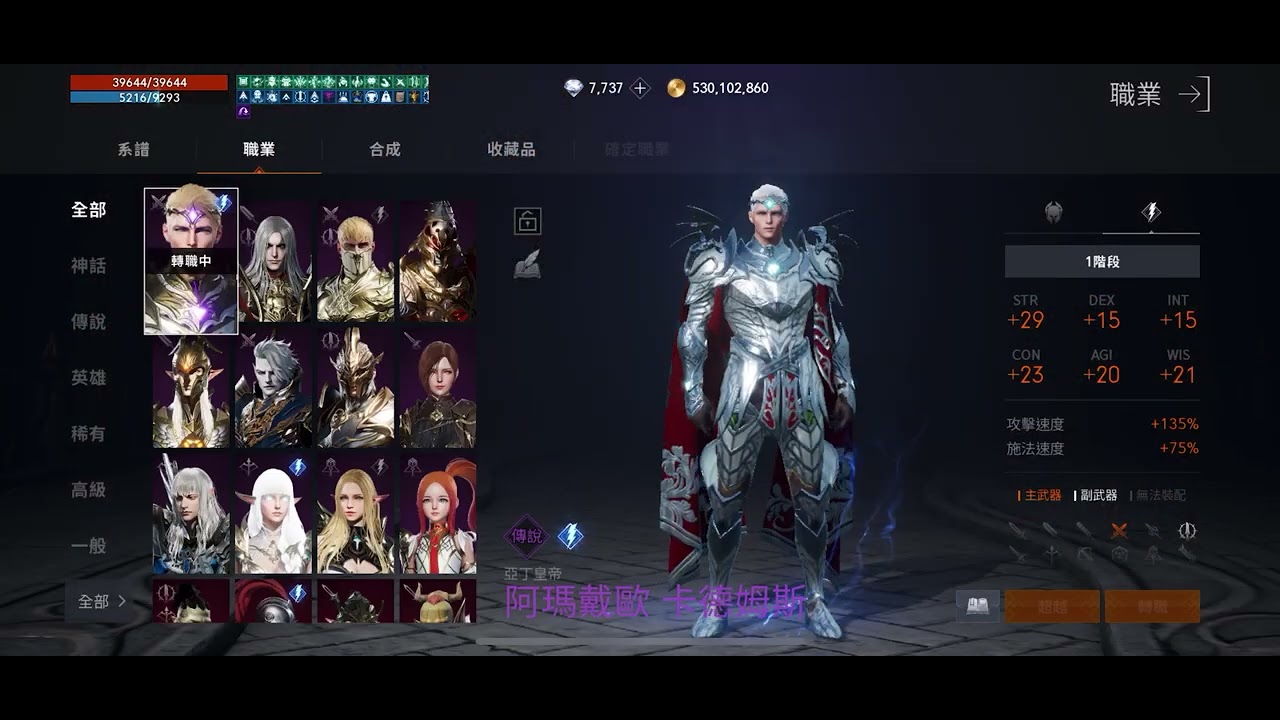
Task: Open the 1階段 stage selector
Action: 1101,261
